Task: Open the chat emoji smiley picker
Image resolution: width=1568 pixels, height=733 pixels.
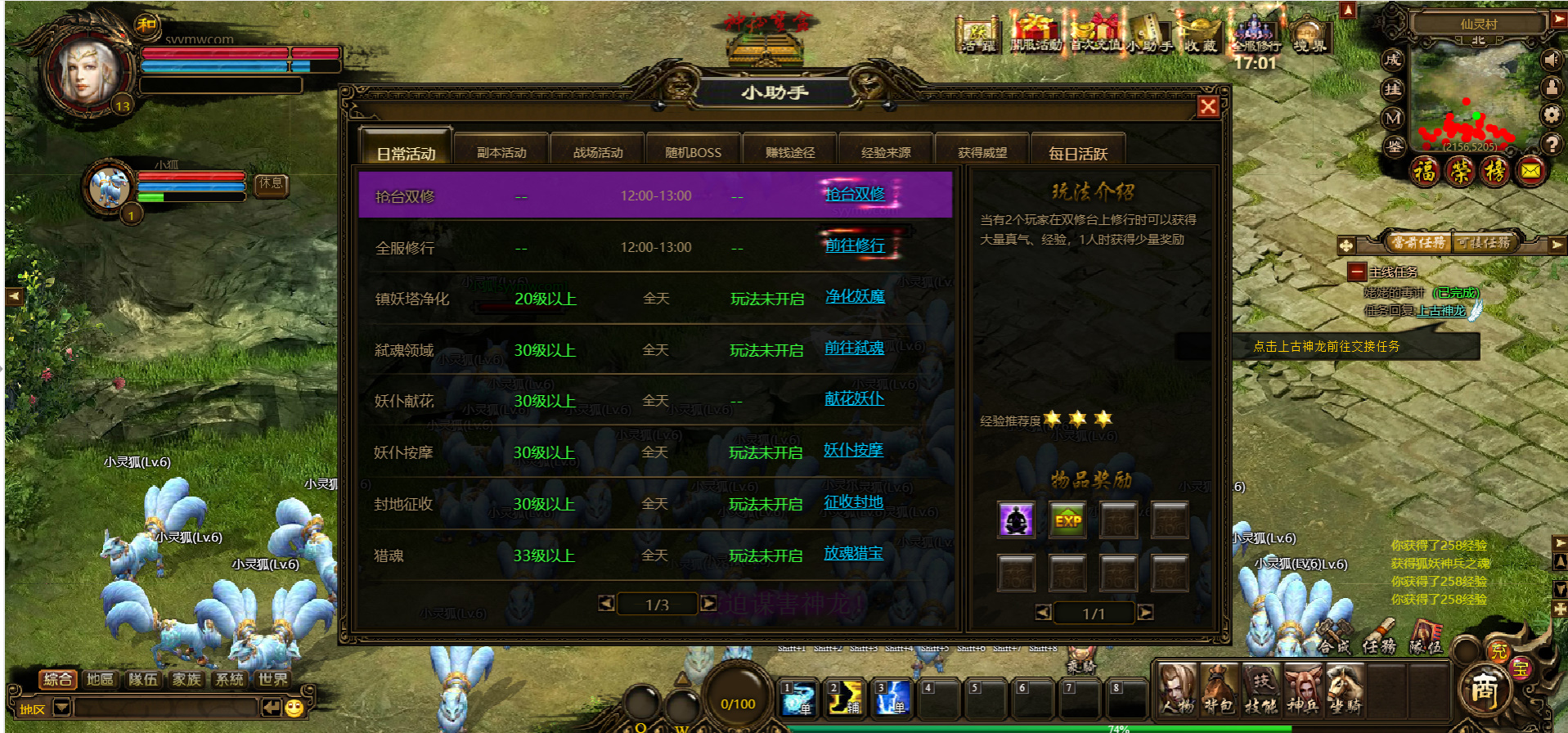Action: pos(294,708)
